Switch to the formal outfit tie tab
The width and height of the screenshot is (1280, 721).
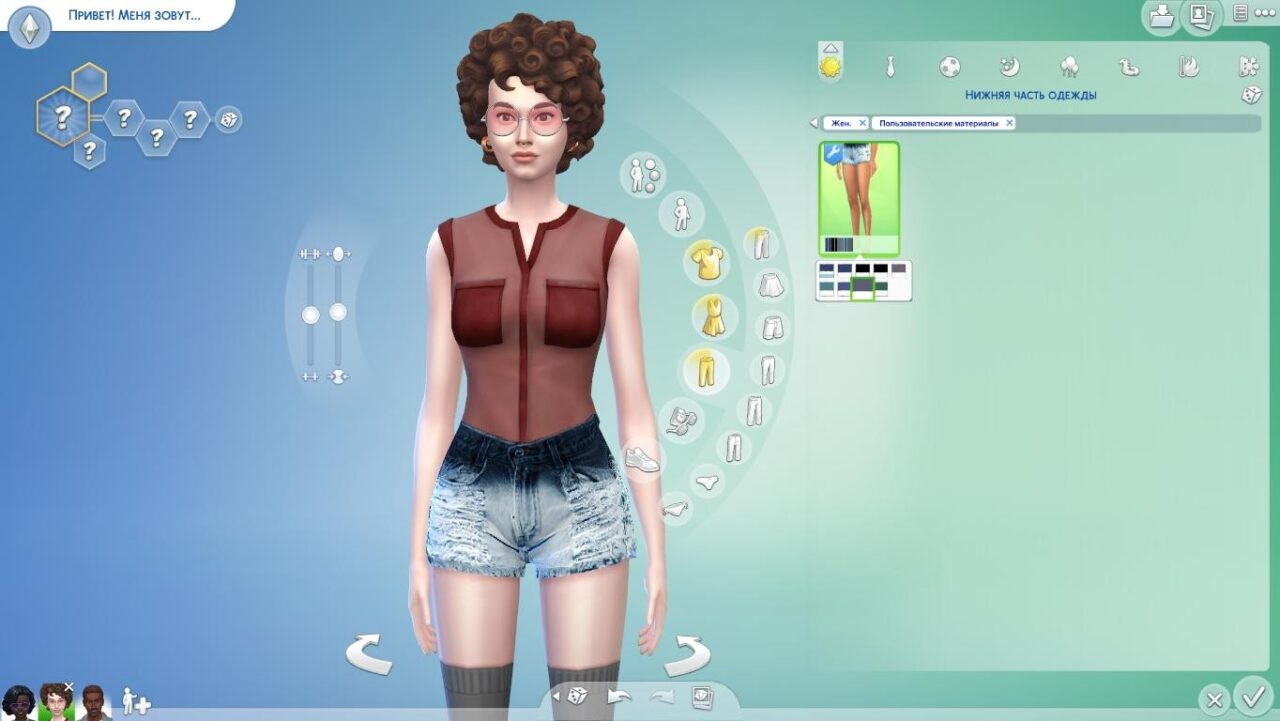pyautogui.click(x=889, y=67)
